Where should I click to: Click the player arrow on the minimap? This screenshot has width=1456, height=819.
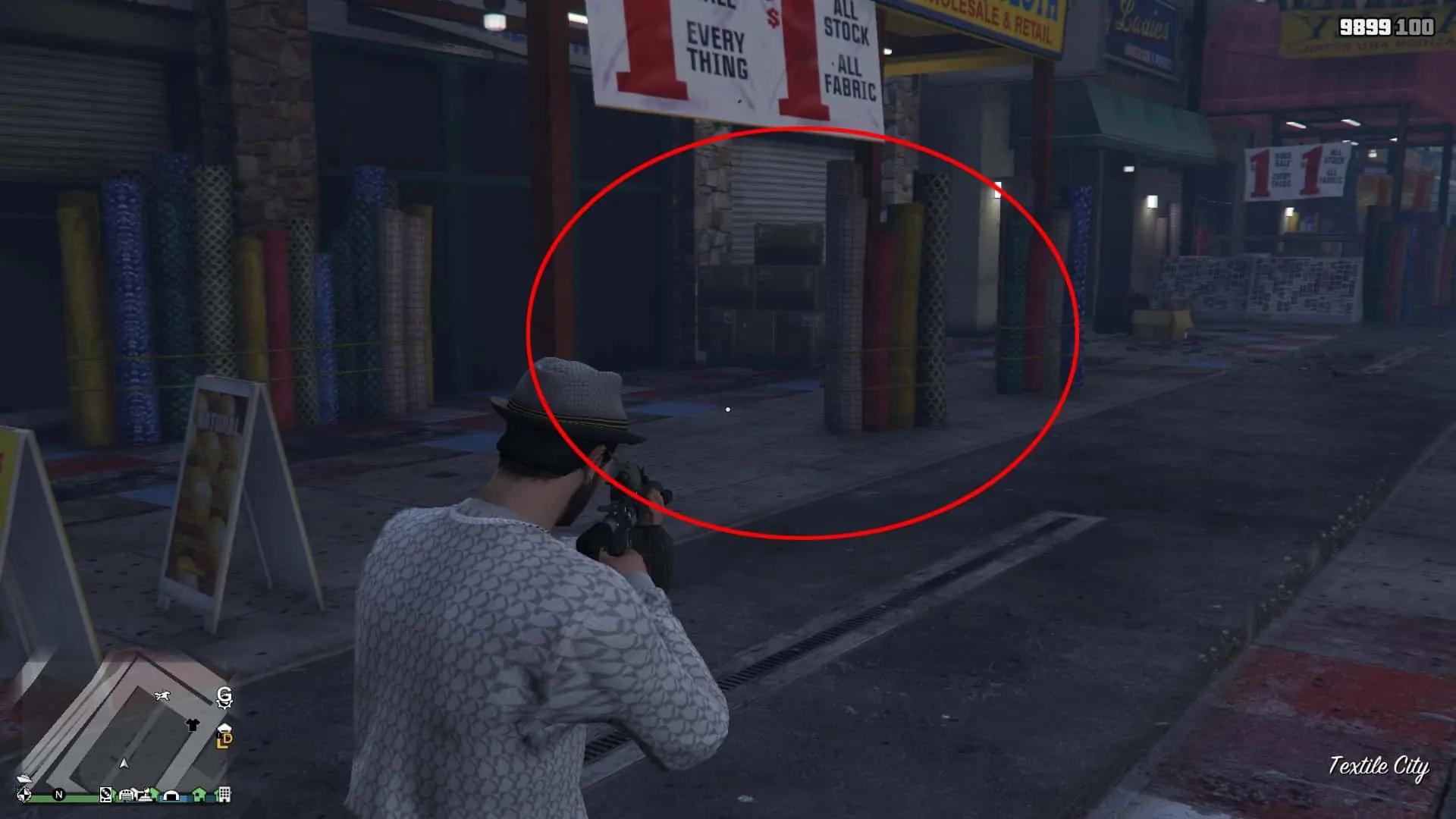[124, 764]
